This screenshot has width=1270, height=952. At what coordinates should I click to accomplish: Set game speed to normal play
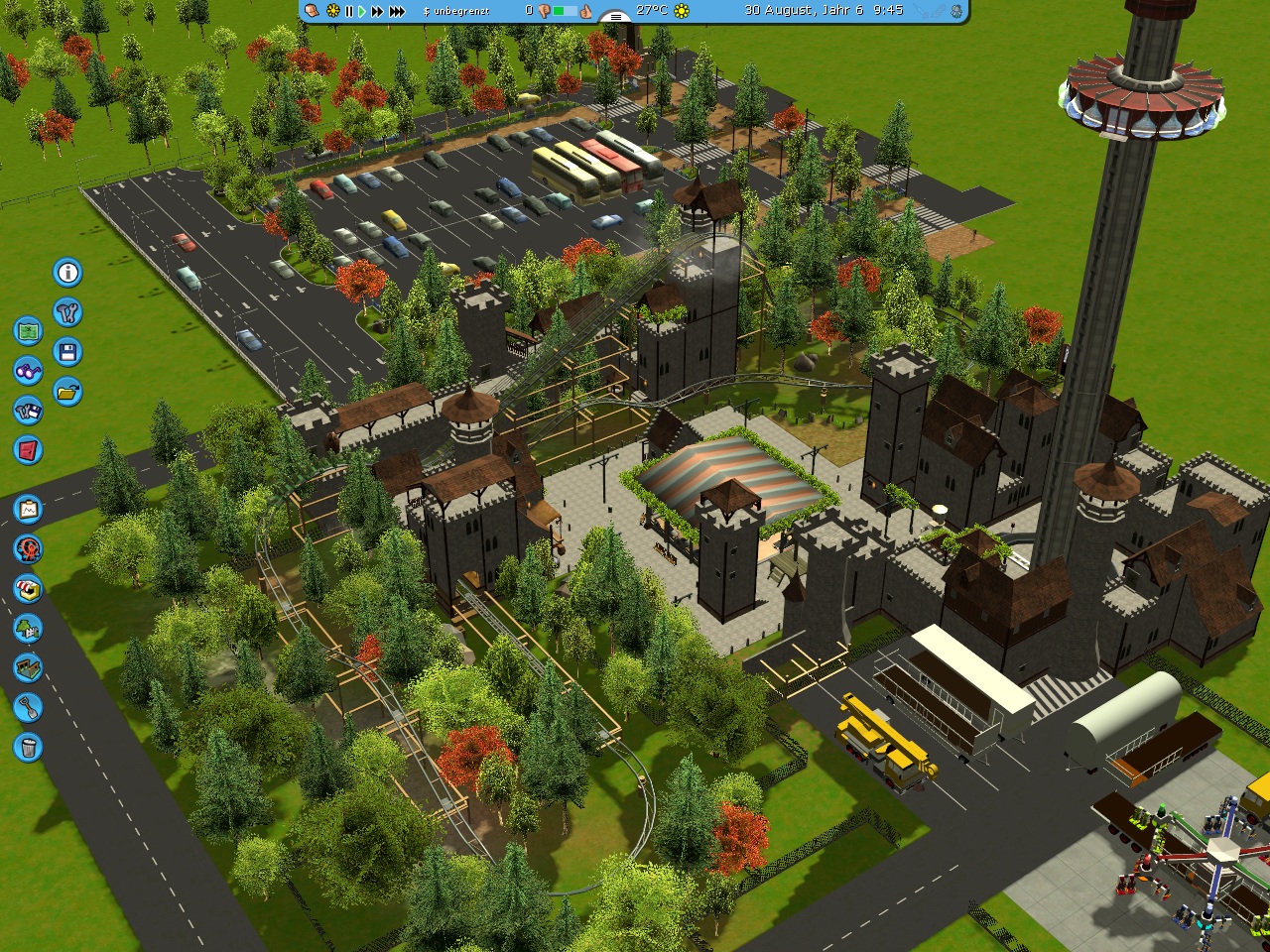tap(361, 11)
